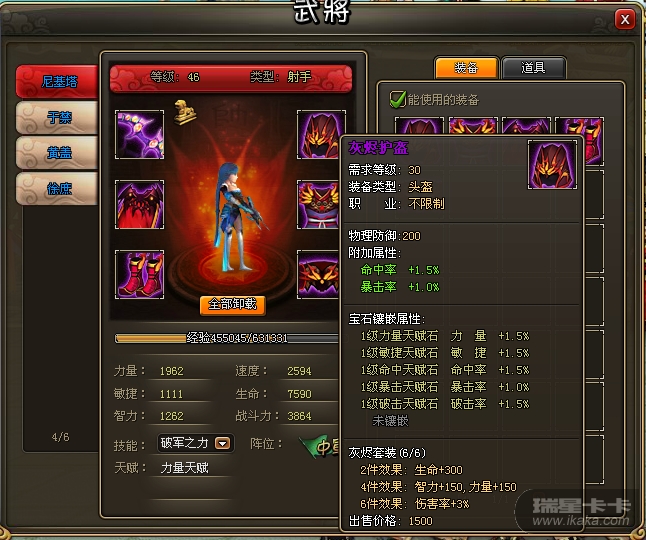Select general 于禁 from the list
Screen dimensions: 646x540
pos(58,117)
